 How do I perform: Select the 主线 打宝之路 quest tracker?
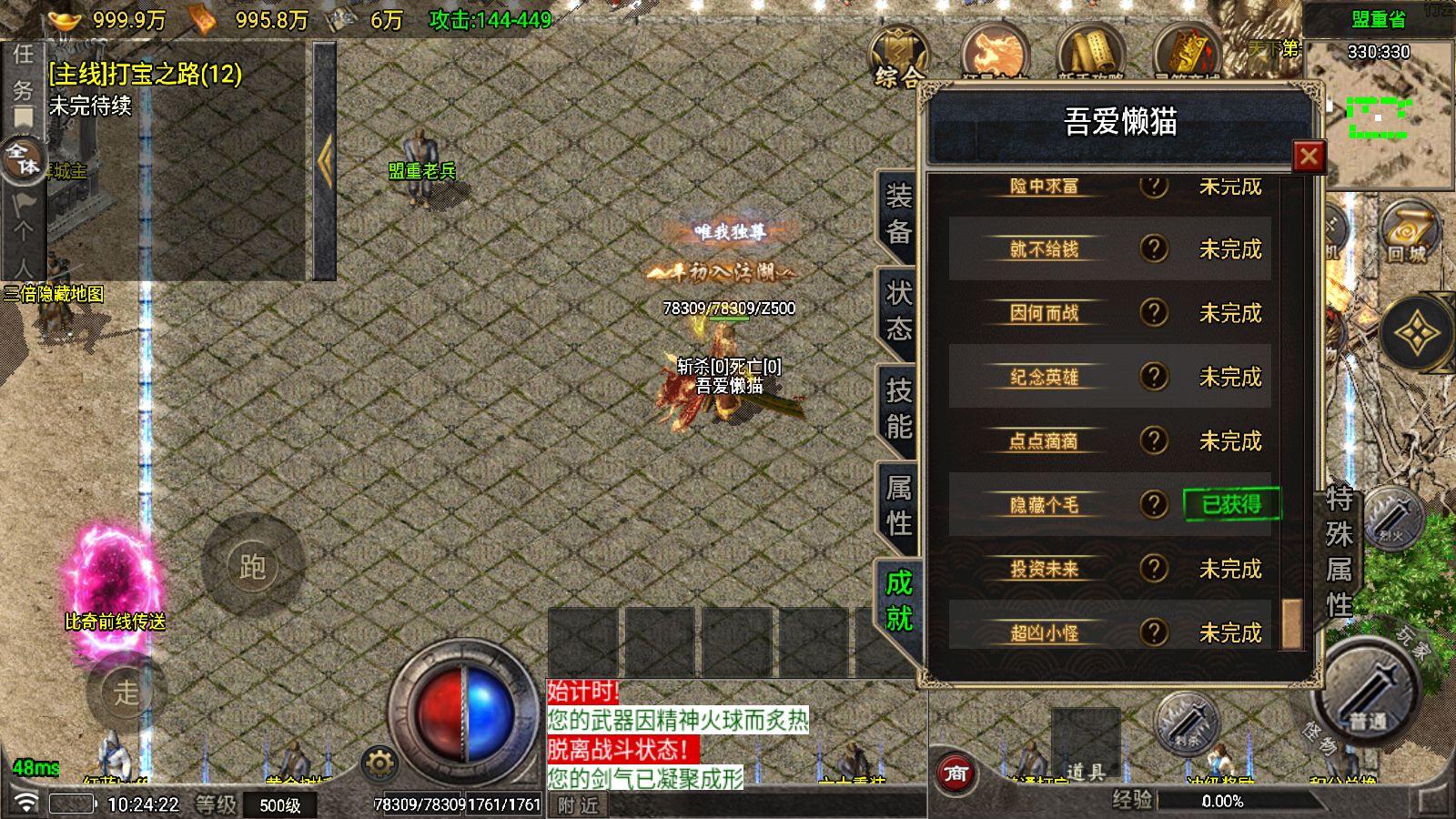pos(146,74)
